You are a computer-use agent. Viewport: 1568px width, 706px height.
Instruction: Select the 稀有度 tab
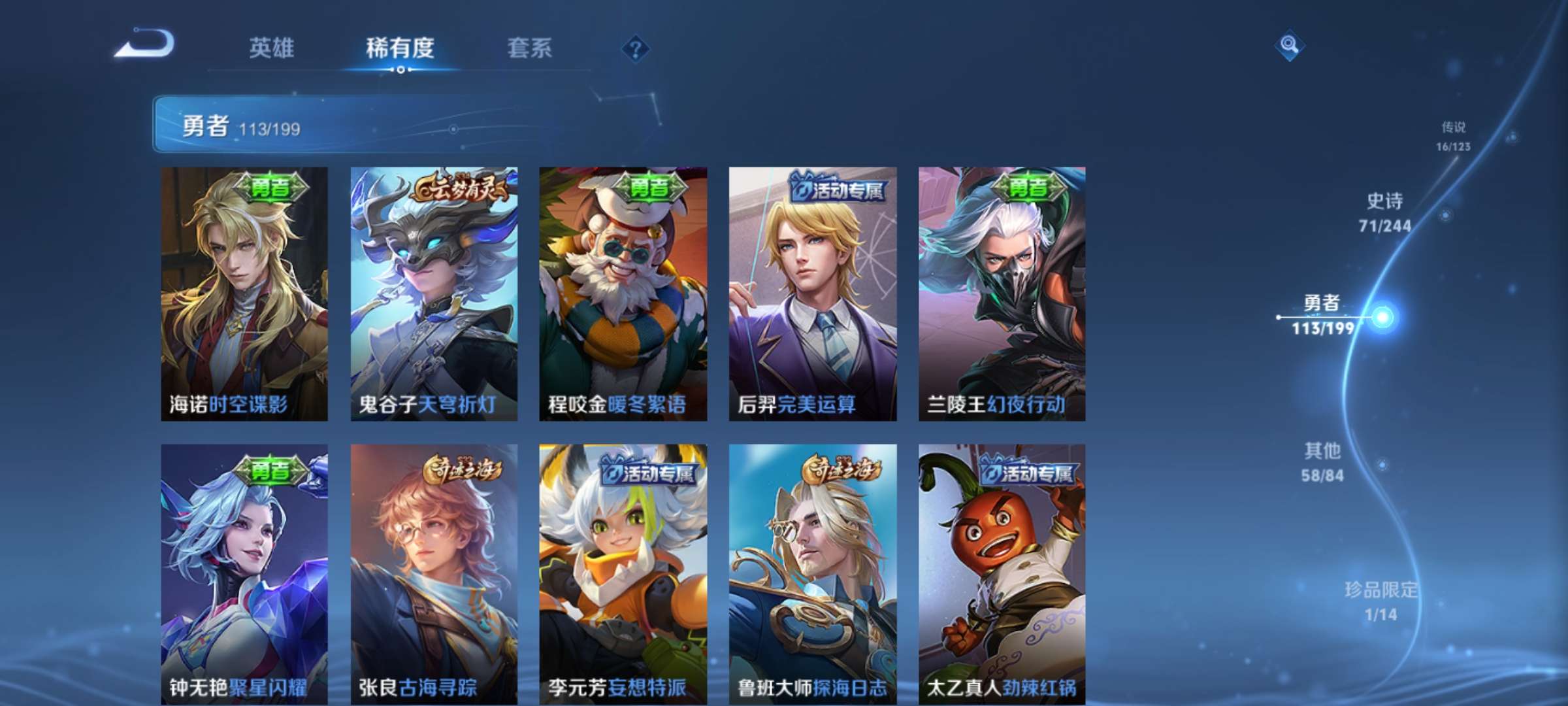(x=400, y=48)
